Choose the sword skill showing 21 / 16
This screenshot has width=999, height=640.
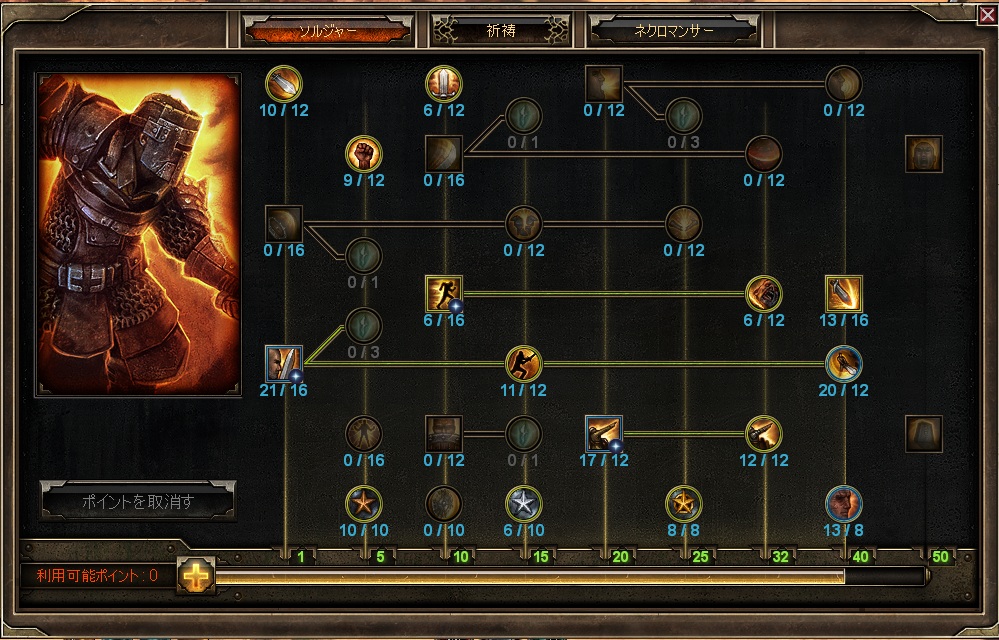[284, 364]
